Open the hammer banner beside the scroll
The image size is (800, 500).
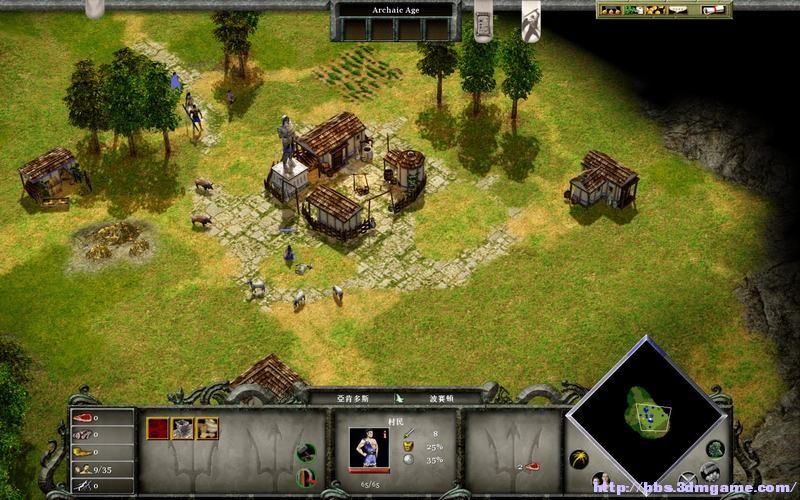pyautogui.click(x=531, y=22)
